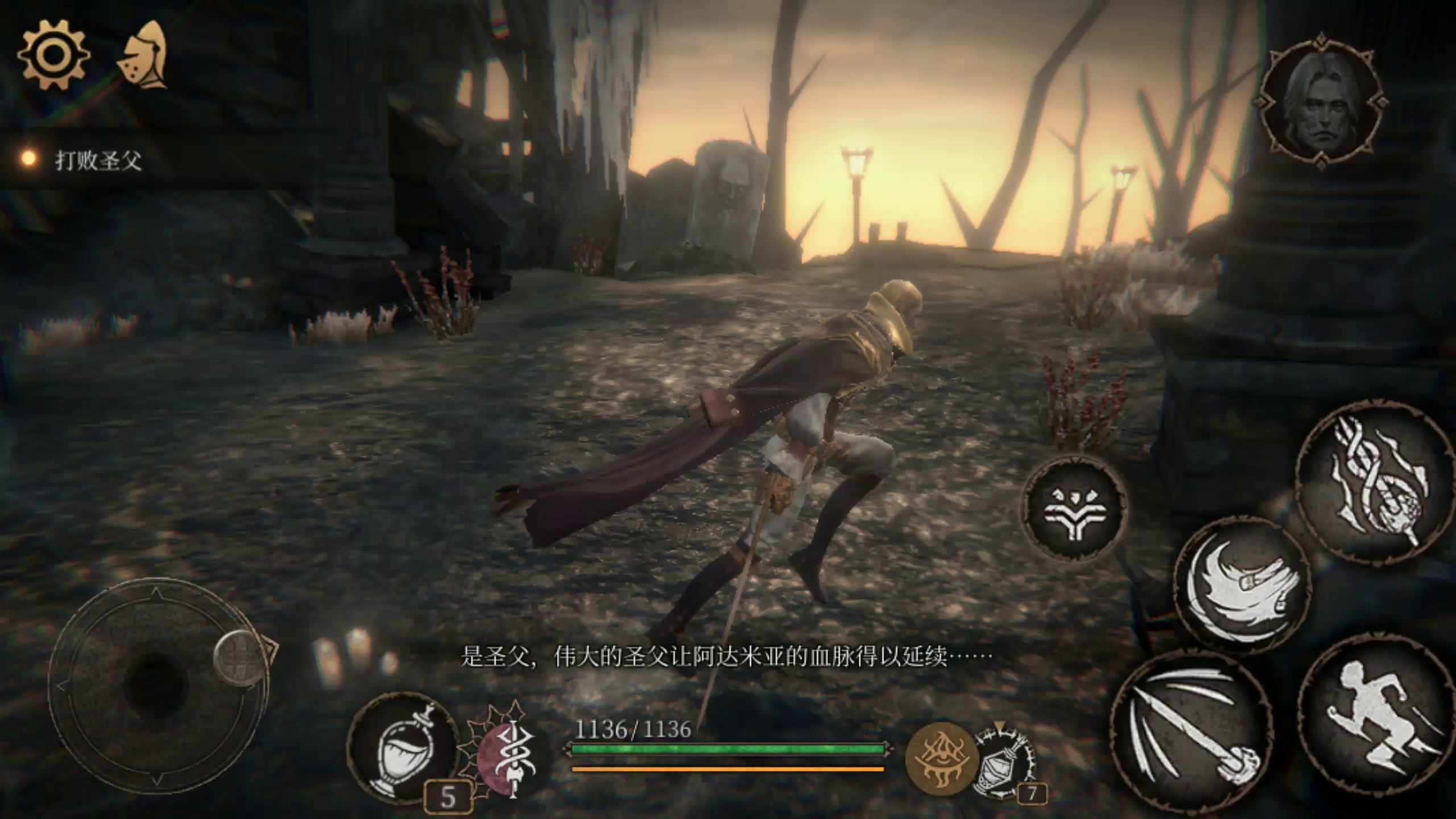1456x819 pixels.
Task: Open the gear settings menu
Action: [x=53, y=55]
